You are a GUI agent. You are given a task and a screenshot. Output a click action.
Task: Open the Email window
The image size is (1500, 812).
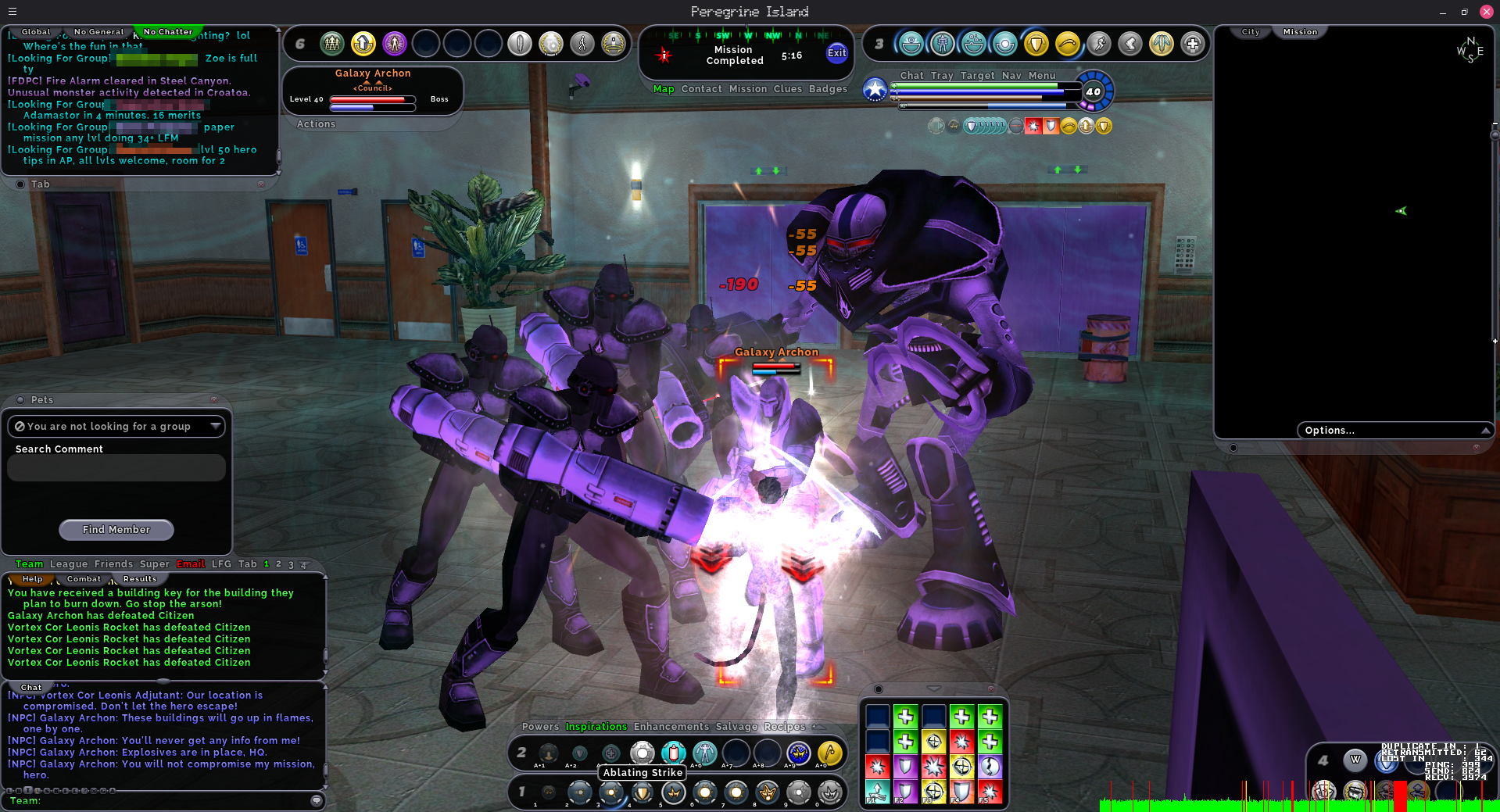click(191, 564)
